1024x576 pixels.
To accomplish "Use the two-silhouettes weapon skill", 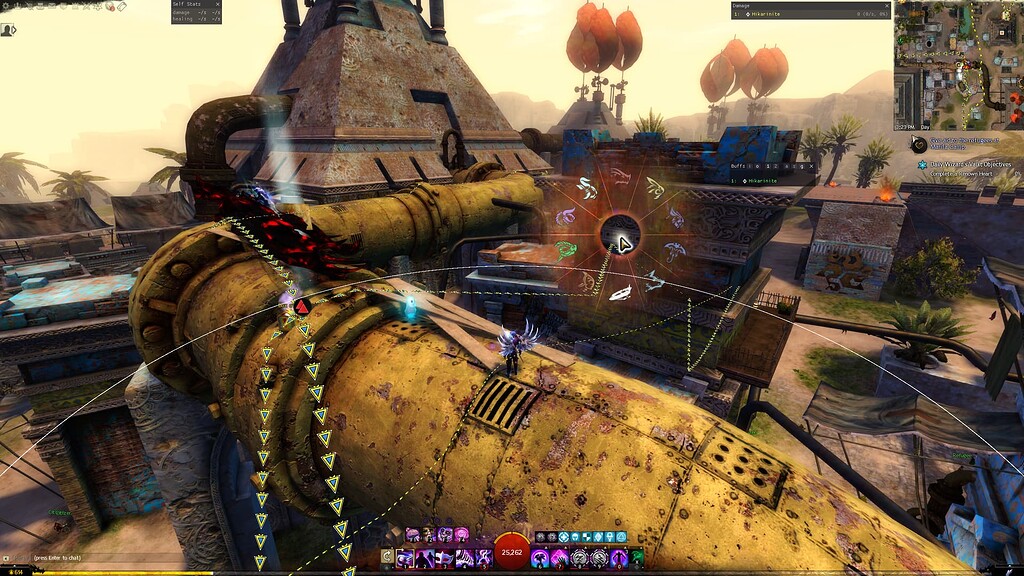I will (427, 557).
